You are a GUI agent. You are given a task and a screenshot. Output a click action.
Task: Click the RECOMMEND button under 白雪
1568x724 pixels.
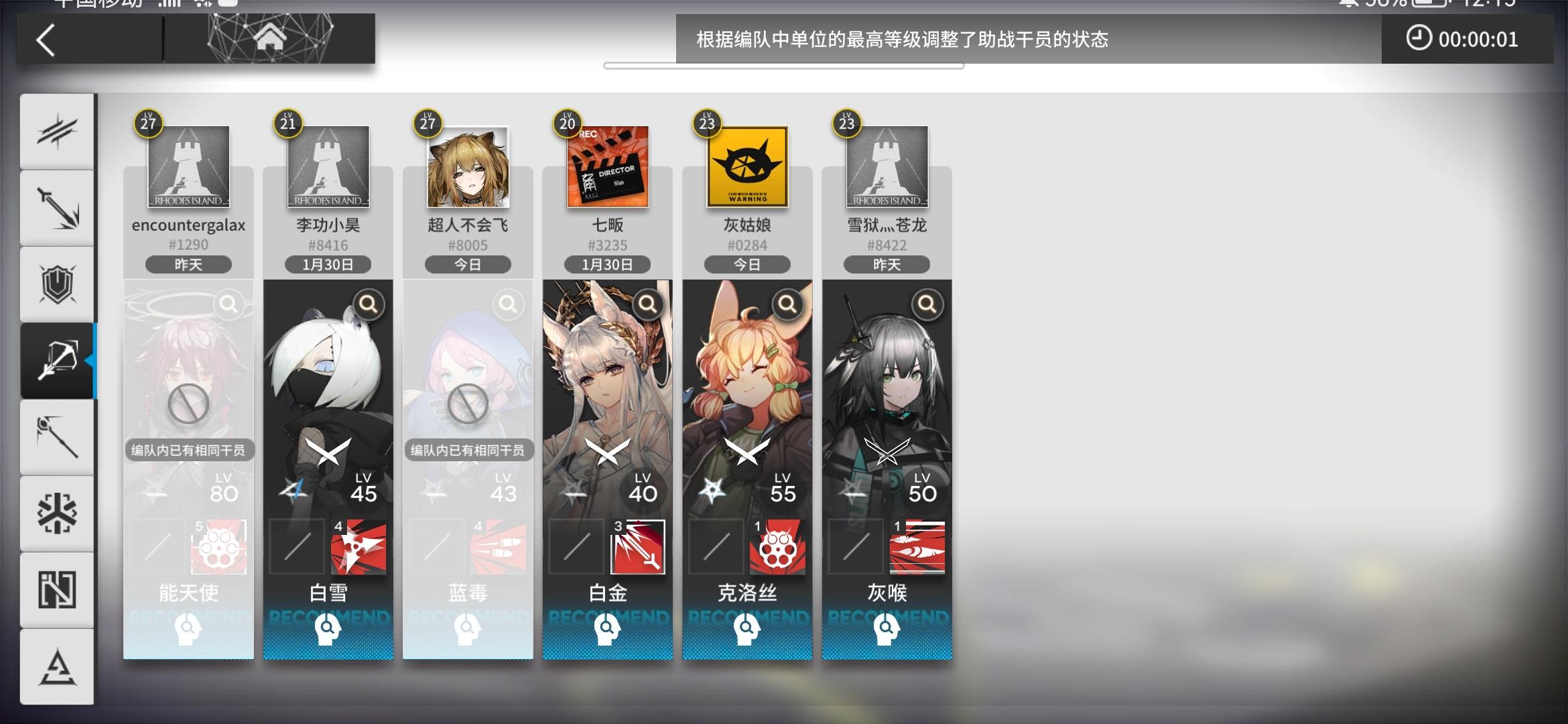[x=328, y=629]
